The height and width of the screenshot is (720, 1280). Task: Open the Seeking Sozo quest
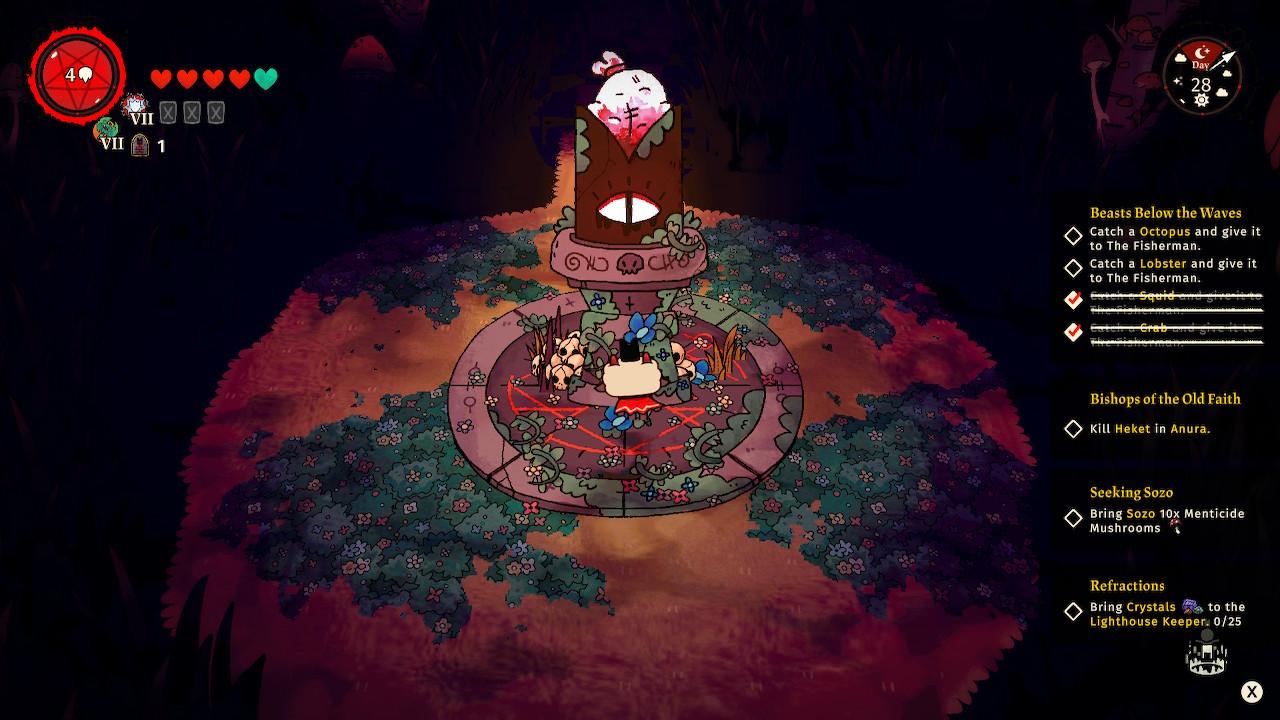pos(1131,492)
